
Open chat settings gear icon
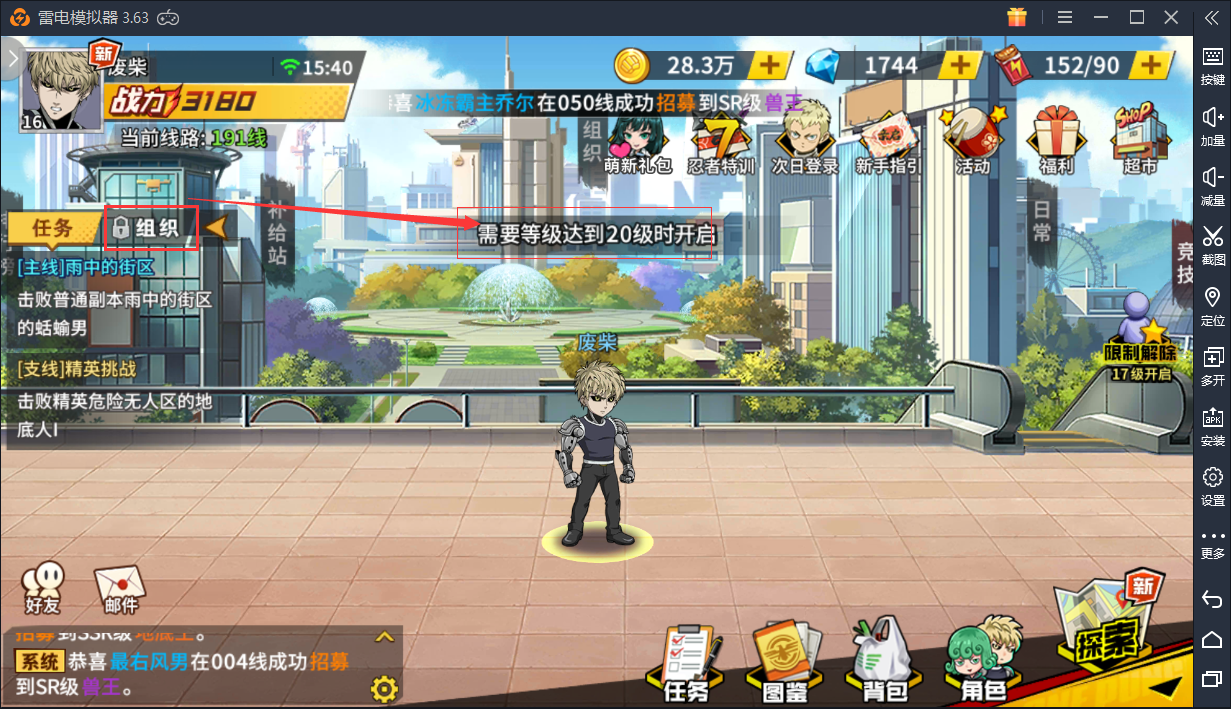tap(384, 688)
